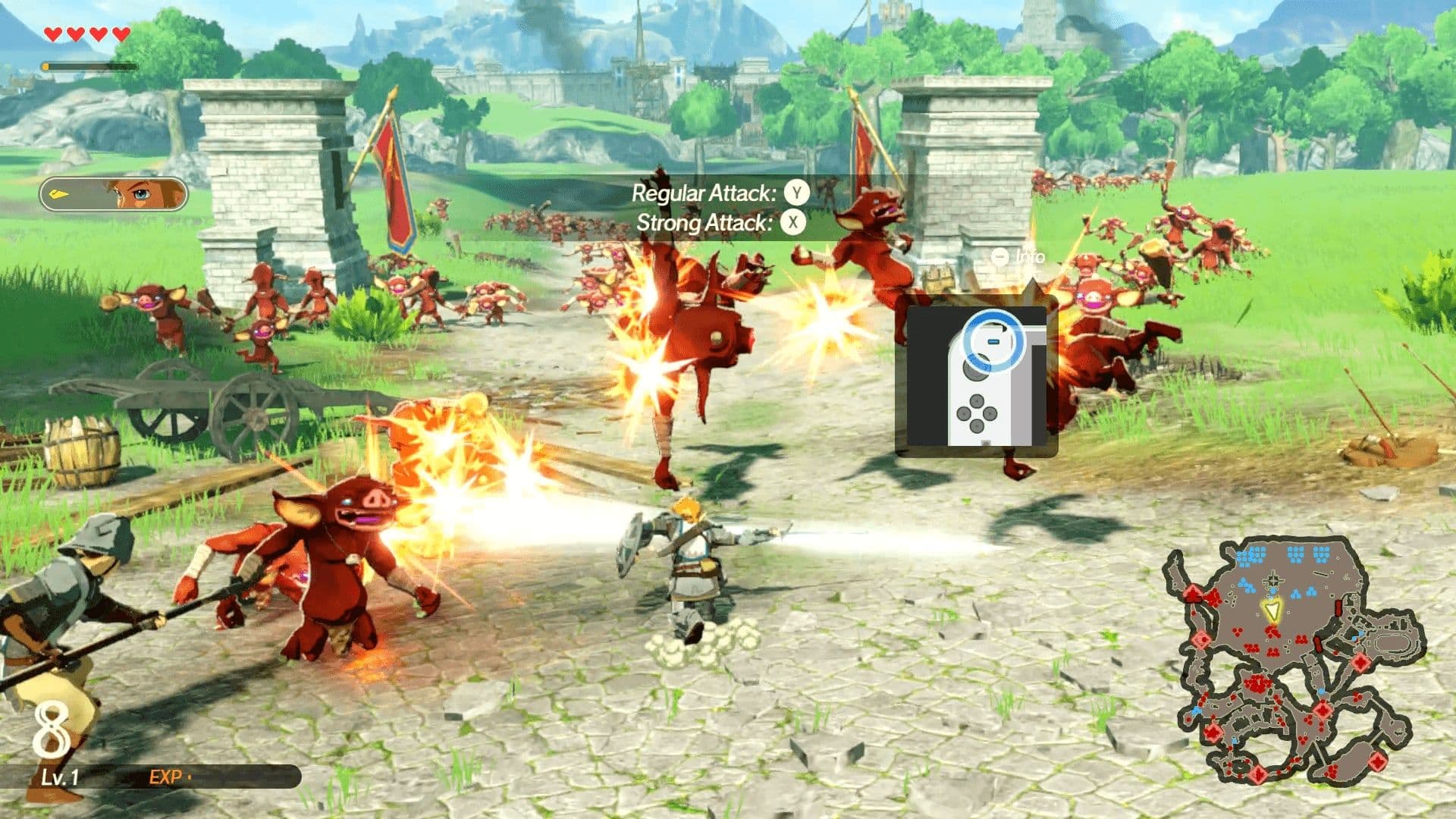Image resolution: width=1456 pixels, height=819 pixels.
Task: Click the first heart in the health meter
Action: point(52,33)
